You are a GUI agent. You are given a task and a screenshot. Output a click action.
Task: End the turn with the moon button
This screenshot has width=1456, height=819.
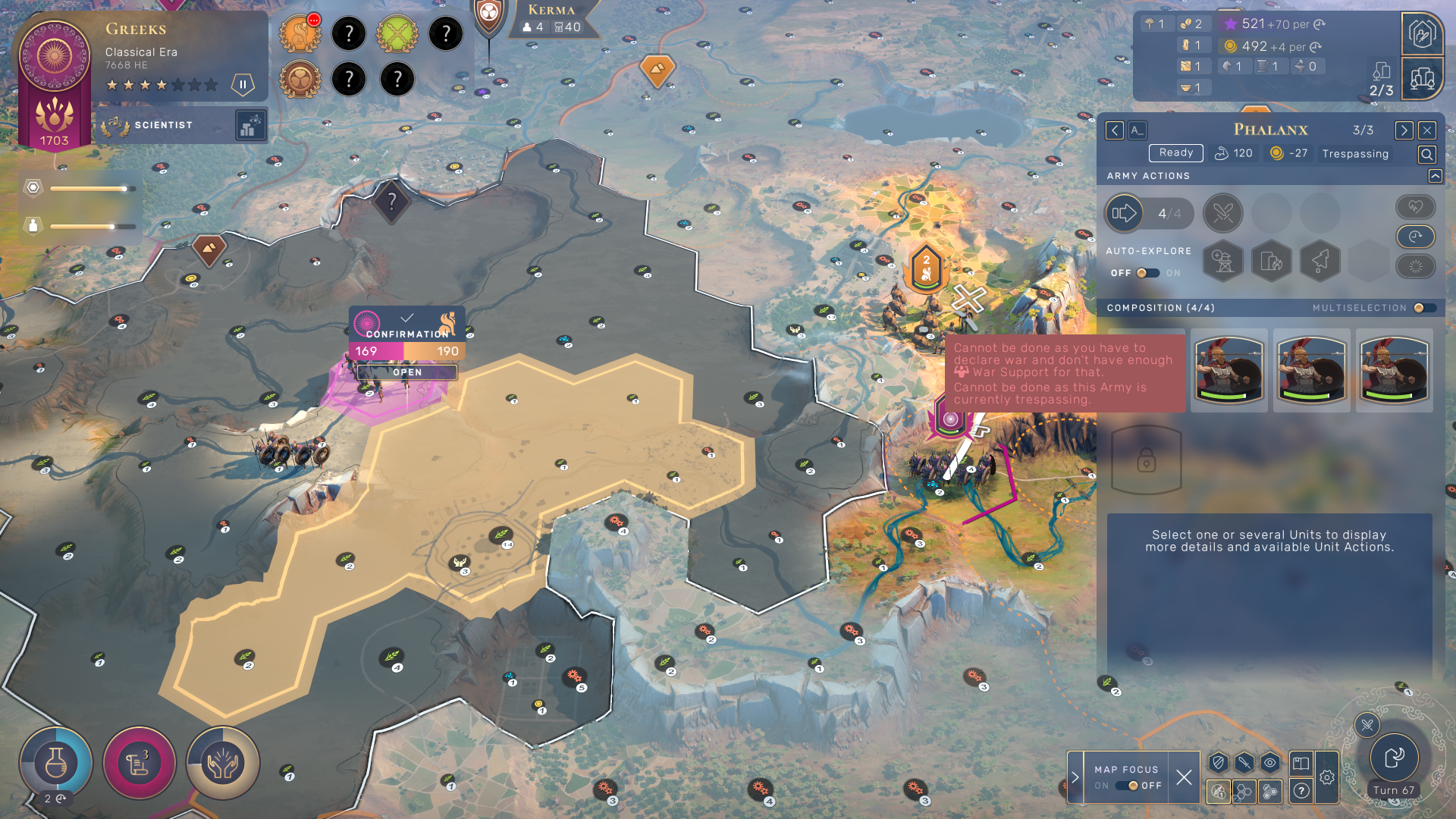tap(1394, 758)
